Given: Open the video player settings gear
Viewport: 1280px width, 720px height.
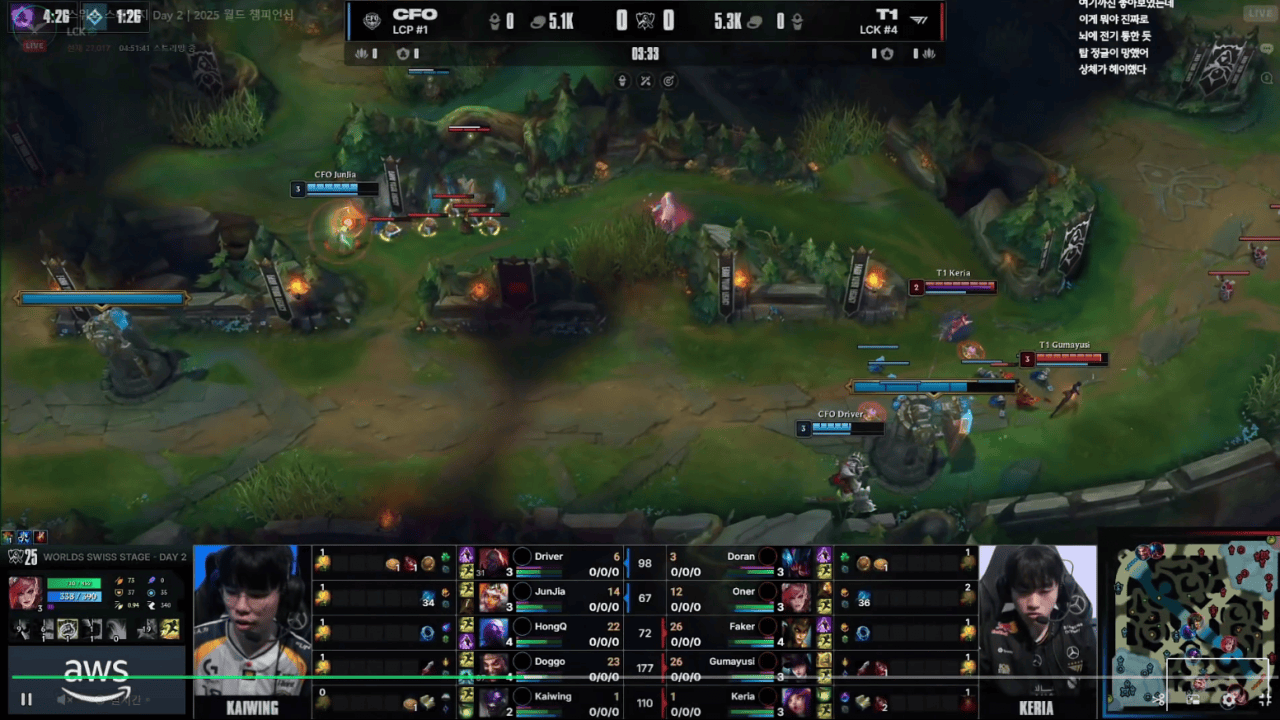Looking at the screenshot, I should click(x=1228, y=700).
